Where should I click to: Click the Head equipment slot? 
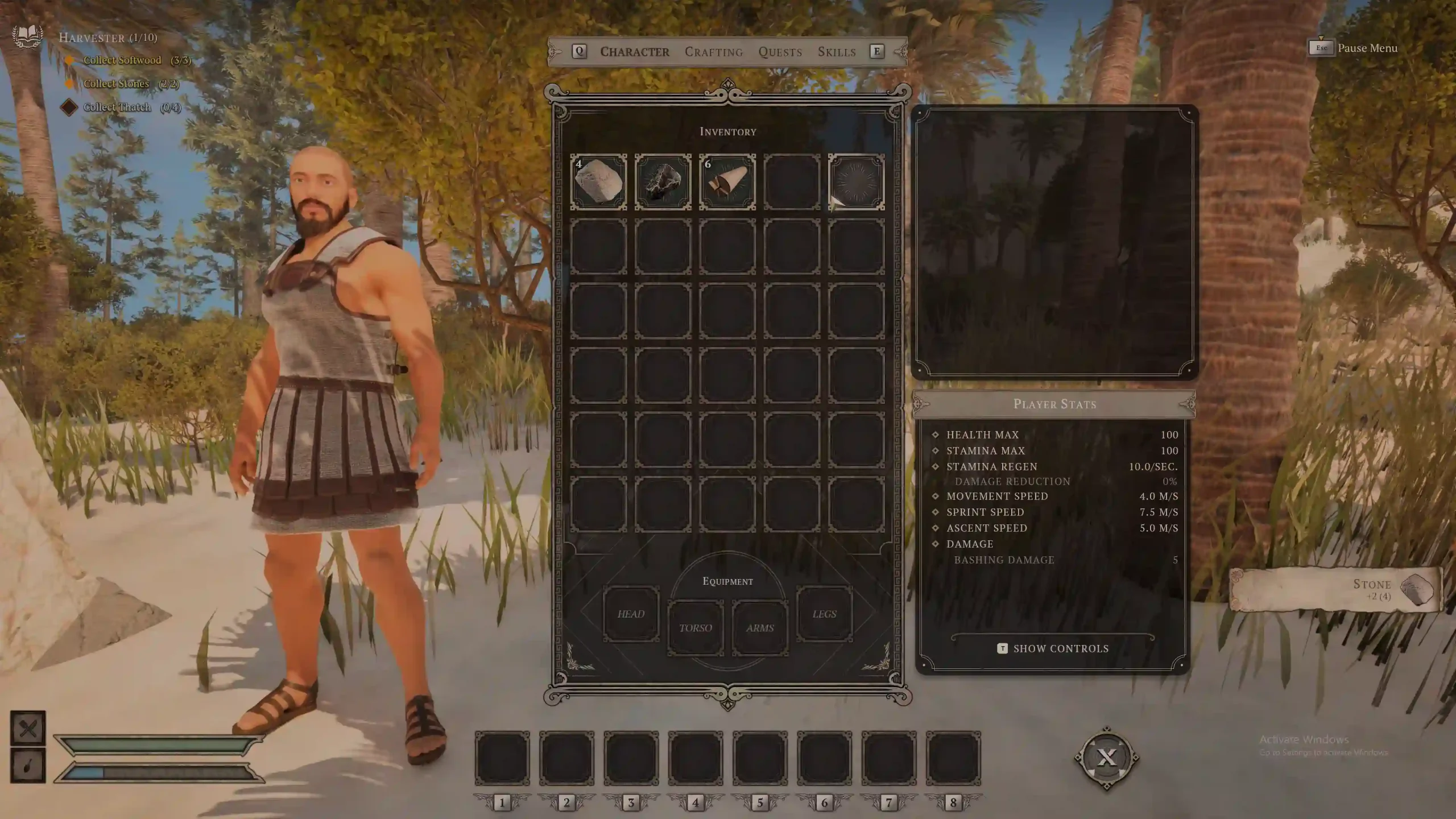(631, 614)
